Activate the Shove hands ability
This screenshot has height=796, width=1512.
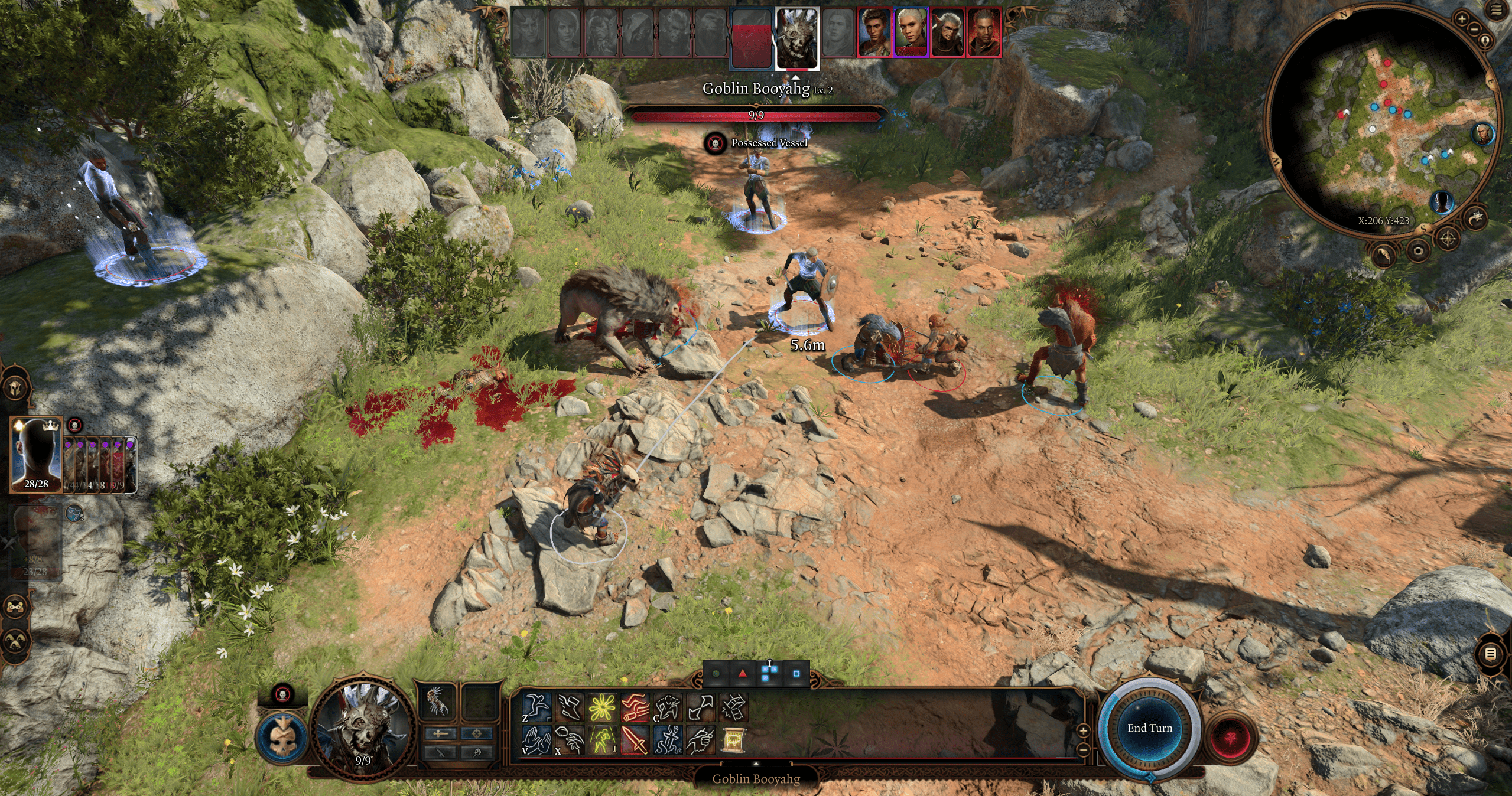click(x=537, y=740)
